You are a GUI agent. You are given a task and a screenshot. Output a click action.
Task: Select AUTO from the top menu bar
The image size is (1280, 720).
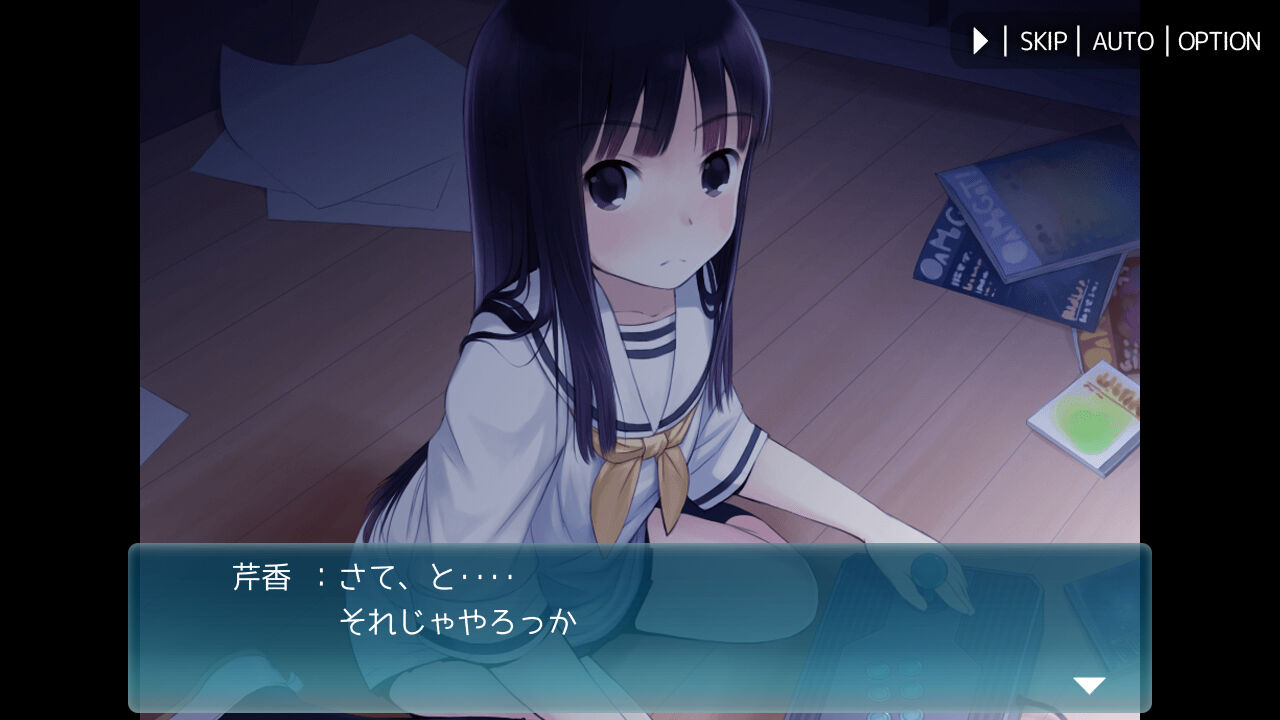(1122, 41)
